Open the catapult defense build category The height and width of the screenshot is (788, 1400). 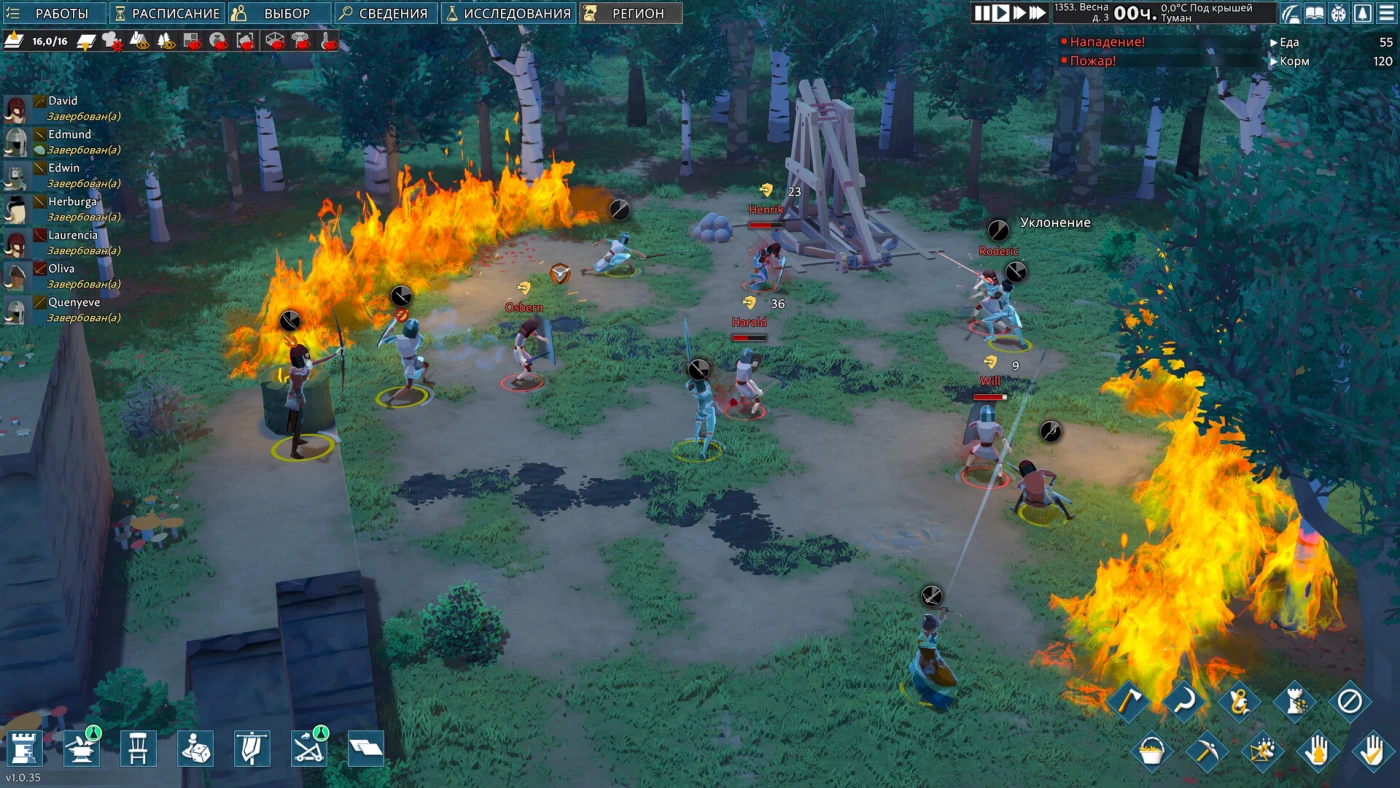pyautogui.click(x=308, y=748)
